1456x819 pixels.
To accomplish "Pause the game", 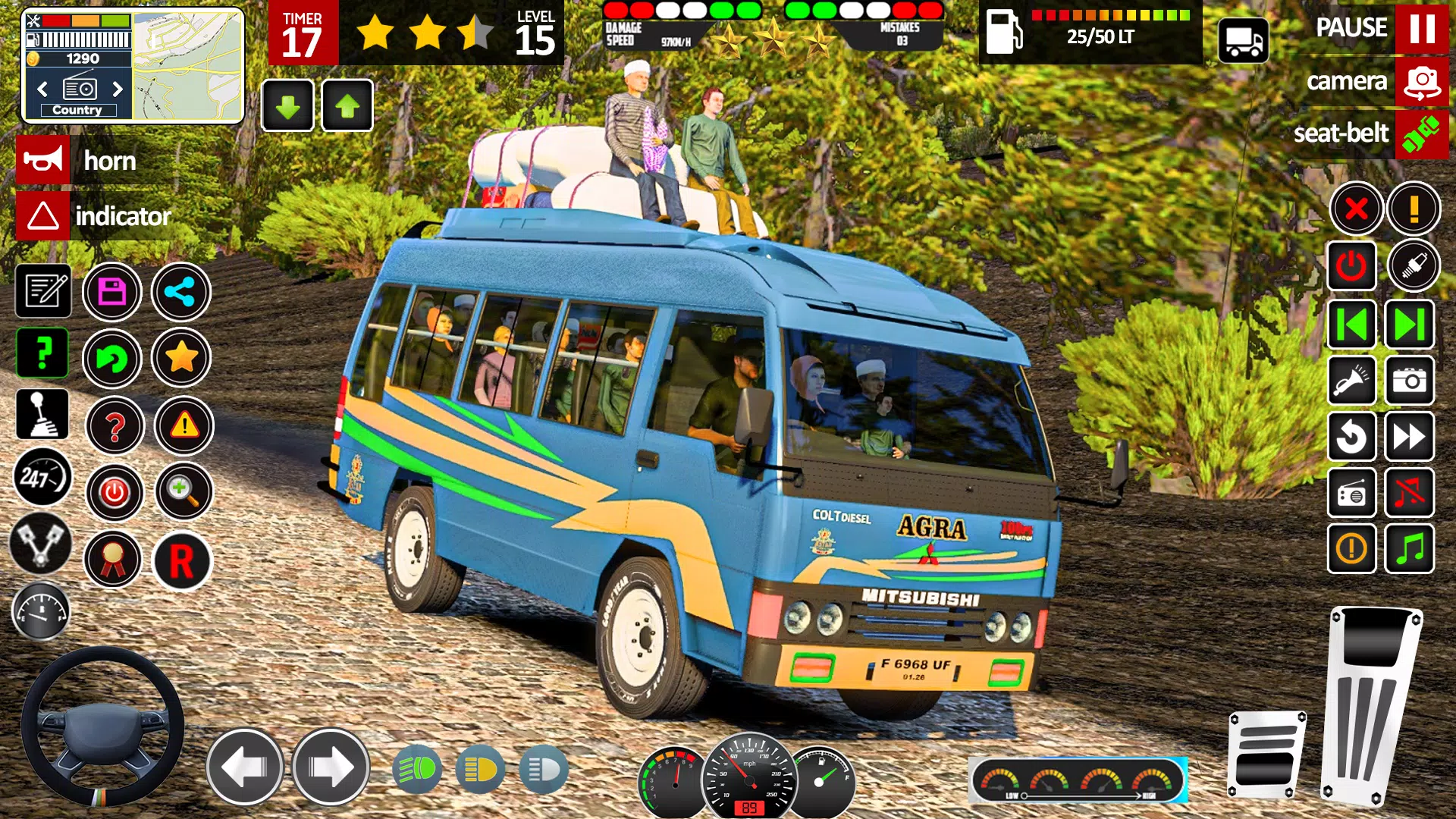I will coord(1420,30).
